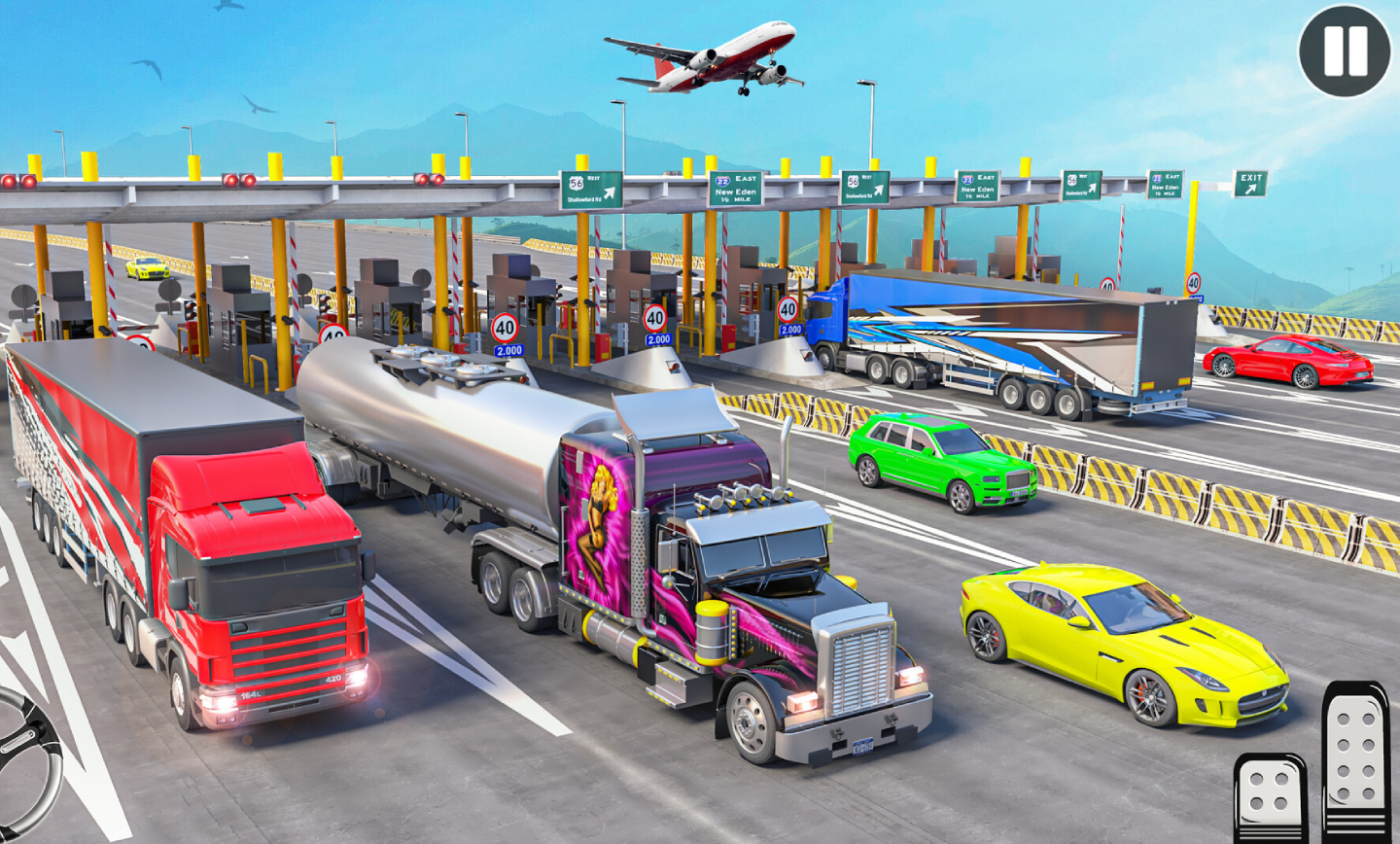Pause the game with the pause button
The image size is (1400, 844).
pos(1345,52)
